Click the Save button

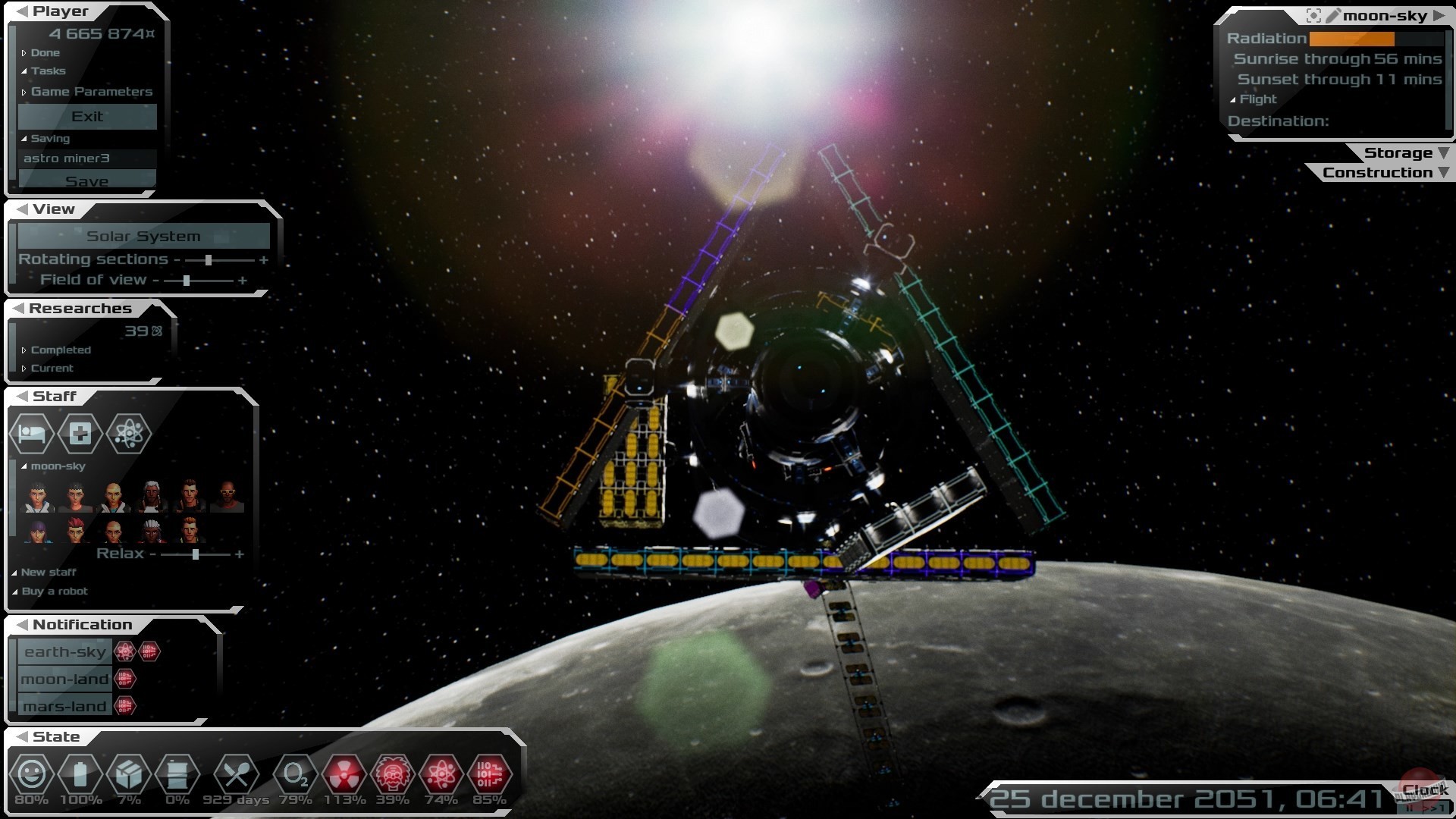(87, 180)
